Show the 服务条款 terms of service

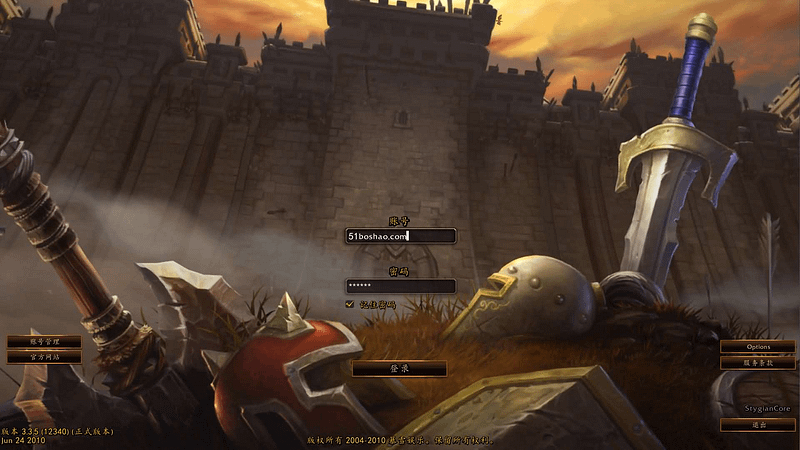pos(757,363)
